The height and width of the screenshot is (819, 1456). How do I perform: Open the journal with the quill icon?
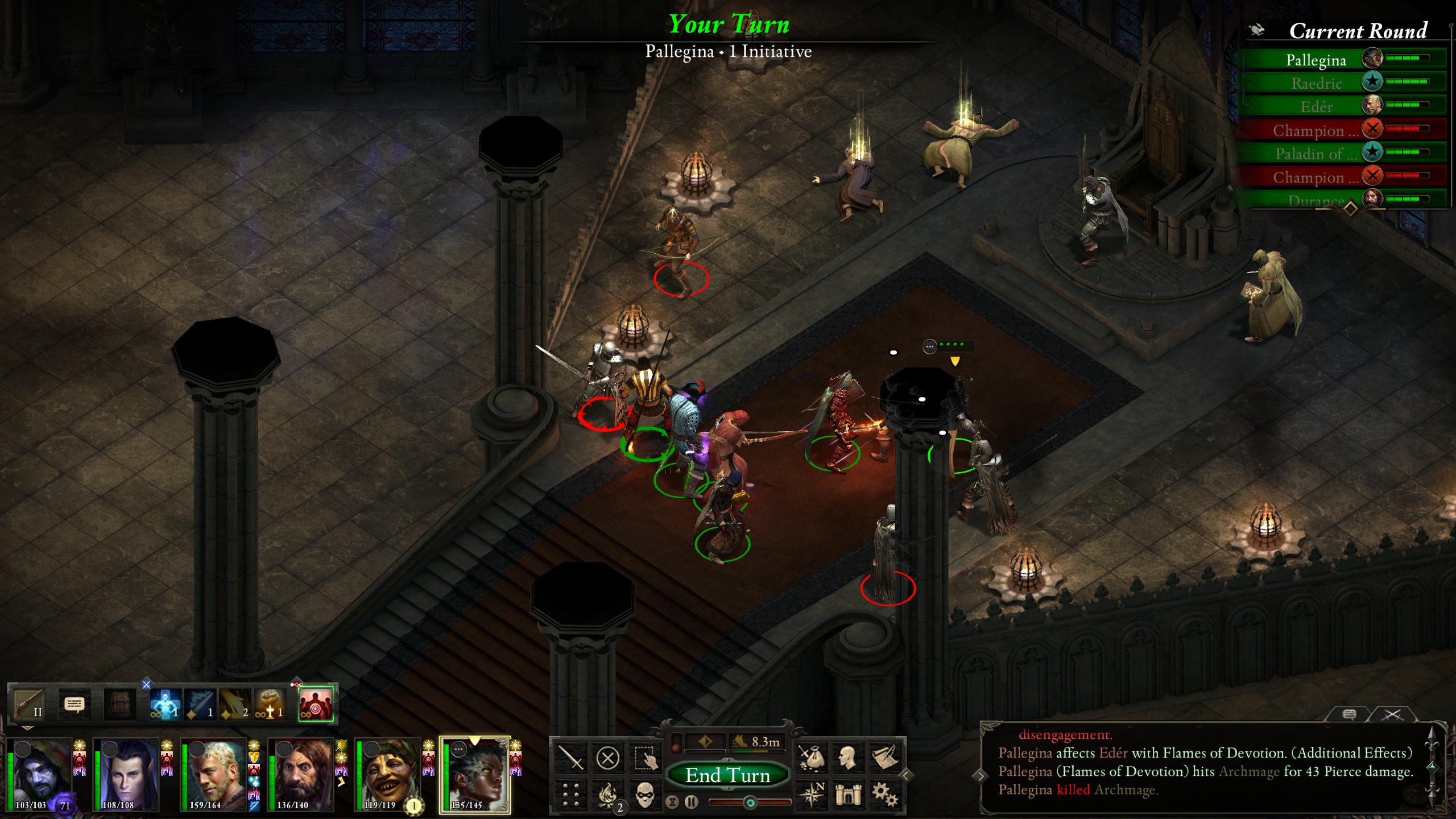pos(886,758)
